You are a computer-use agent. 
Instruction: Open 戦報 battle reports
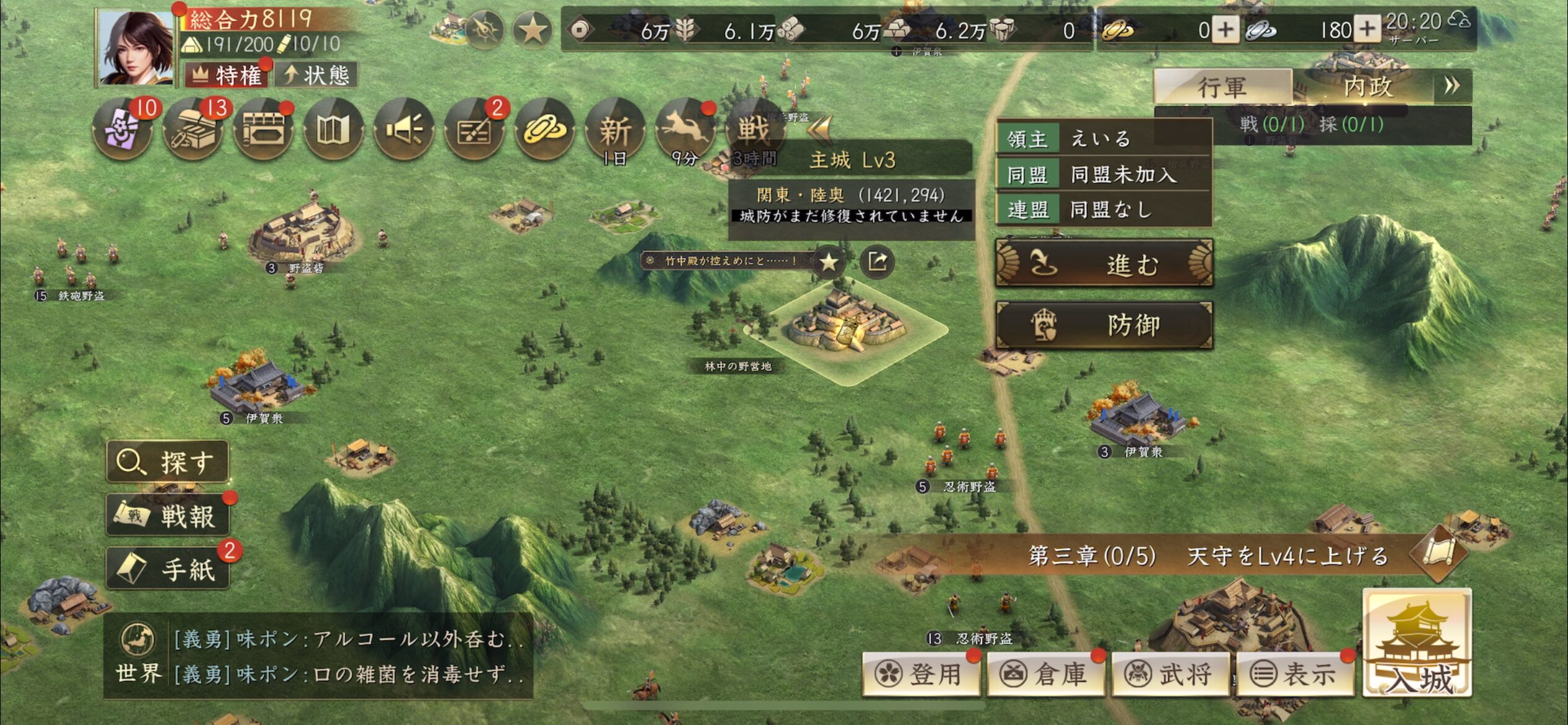click(168, 516)
